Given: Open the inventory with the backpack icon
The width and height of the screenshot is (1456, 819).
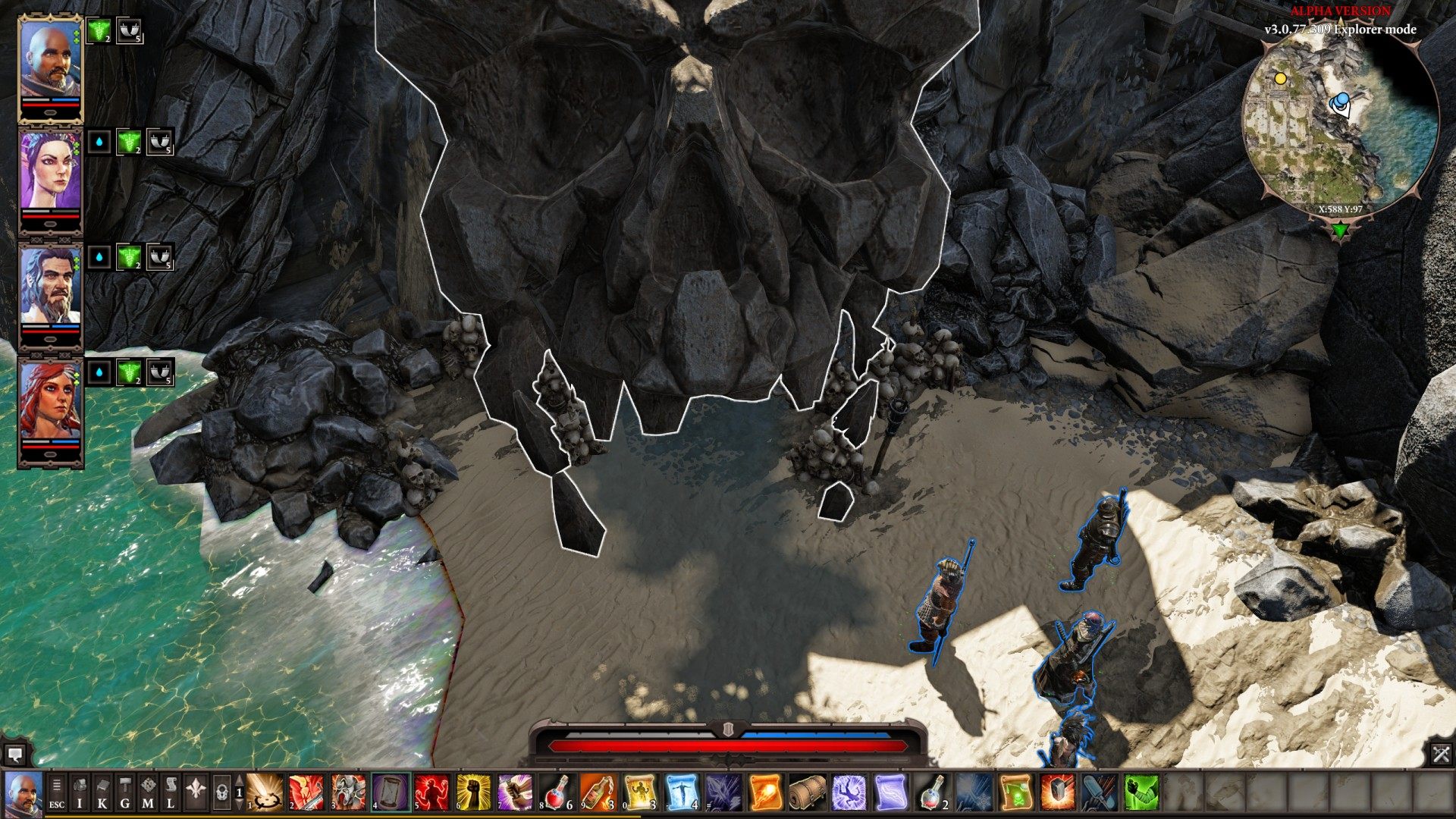Looking at the screenshot, I should [79, 794].
